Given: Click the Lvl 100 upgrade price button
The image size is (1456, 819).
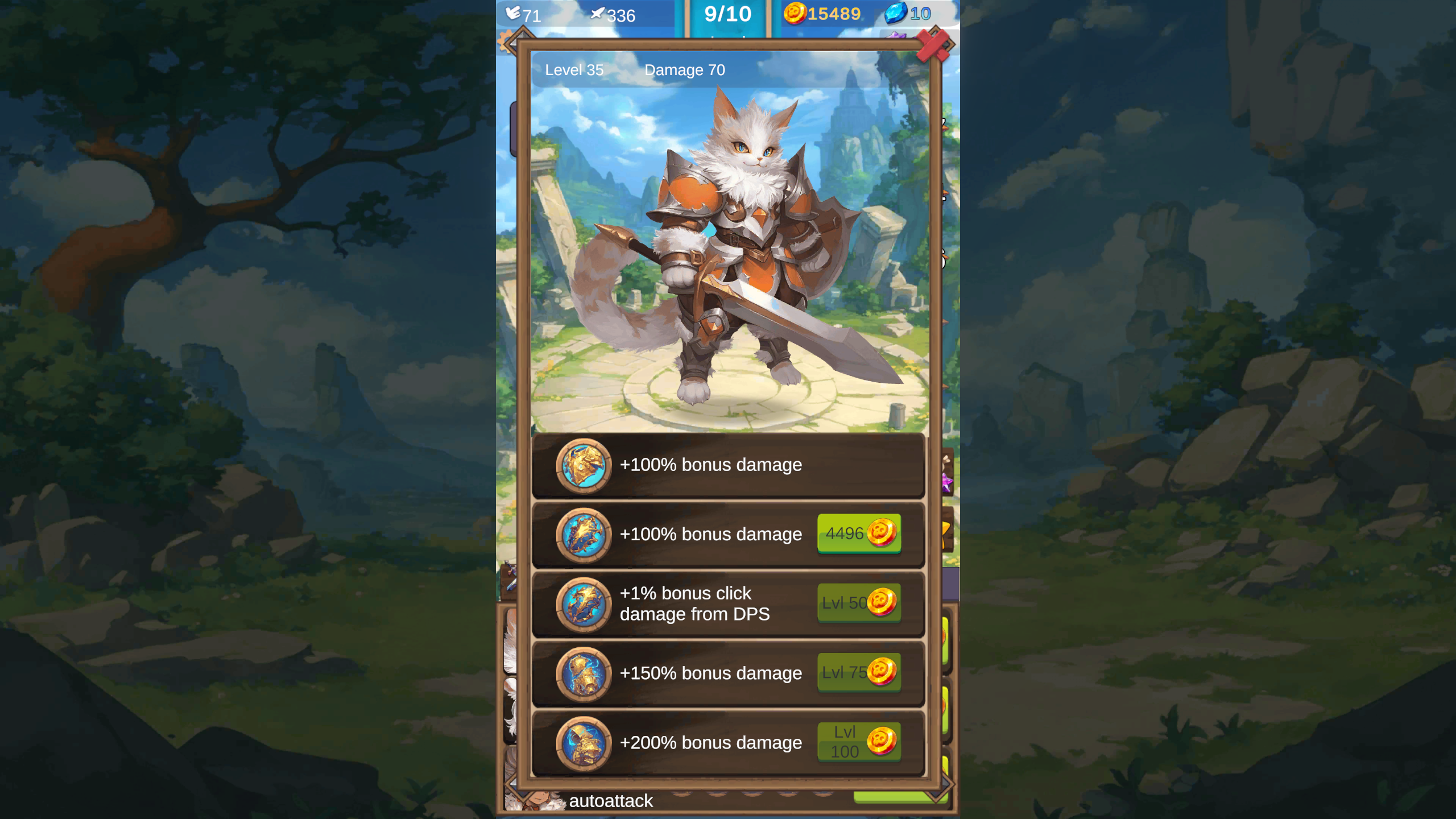Looking at the screenshot, I should pyautogui.click(x=859, y=743).
